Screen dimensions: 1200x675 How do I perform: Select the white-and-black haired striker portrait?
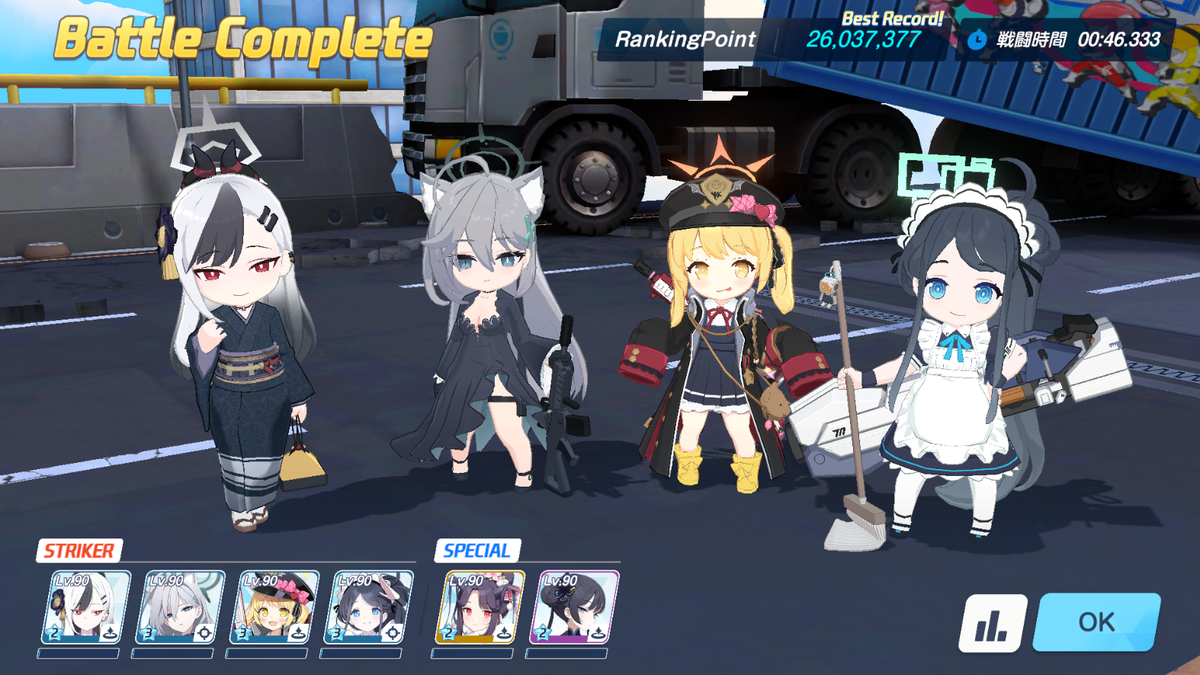(x=86, y=607)
